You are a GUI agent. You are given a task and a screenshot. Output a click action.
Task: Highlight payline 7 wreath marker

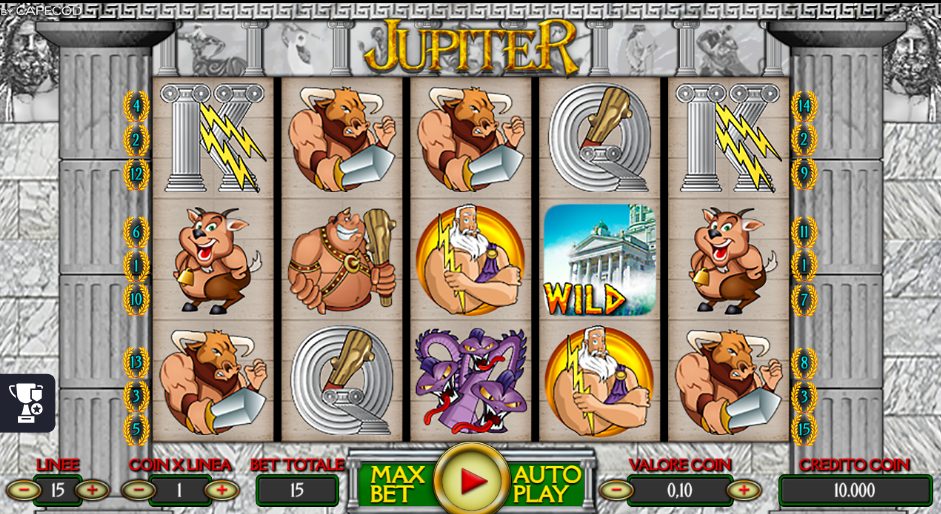tap(803, 299)
